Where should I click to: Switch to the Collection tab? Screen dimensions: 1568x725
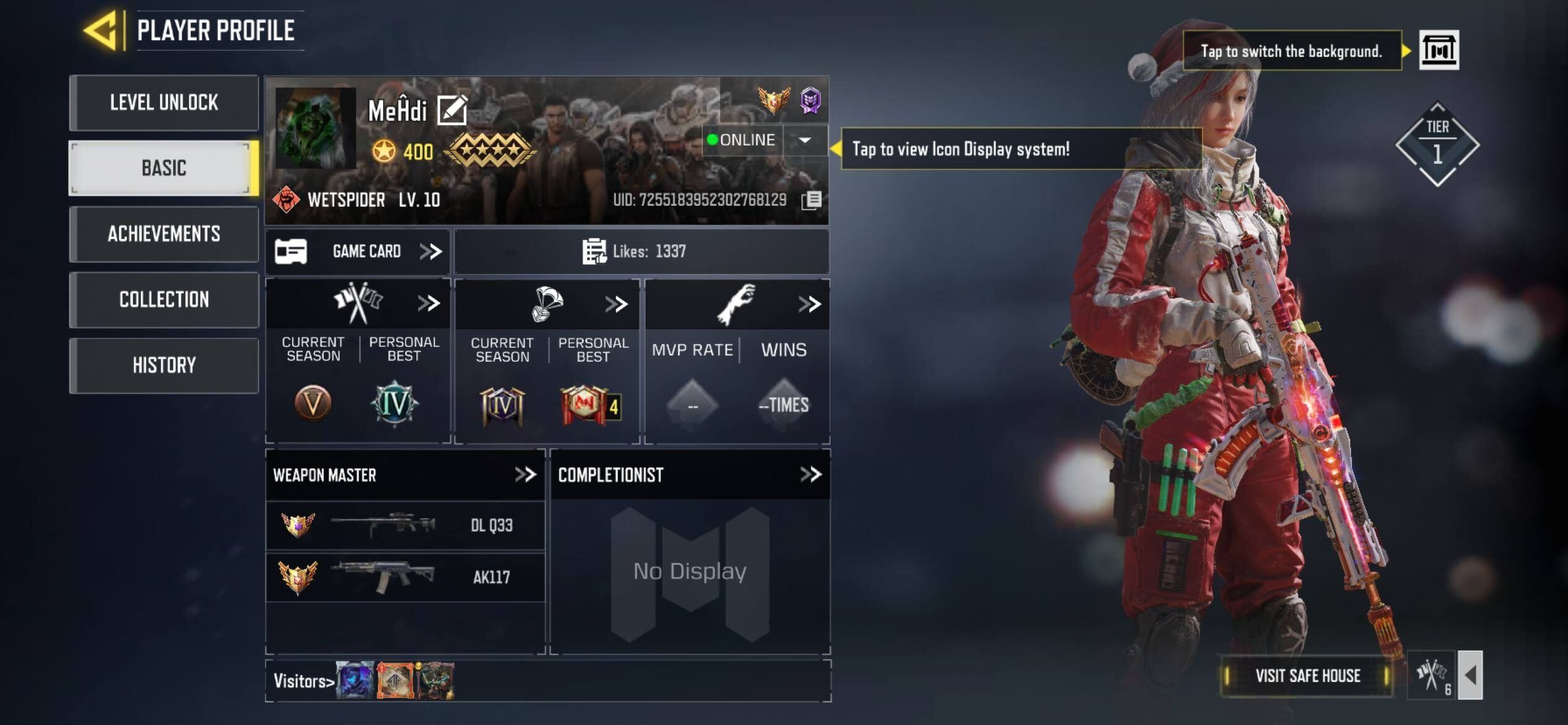(163, 299)
